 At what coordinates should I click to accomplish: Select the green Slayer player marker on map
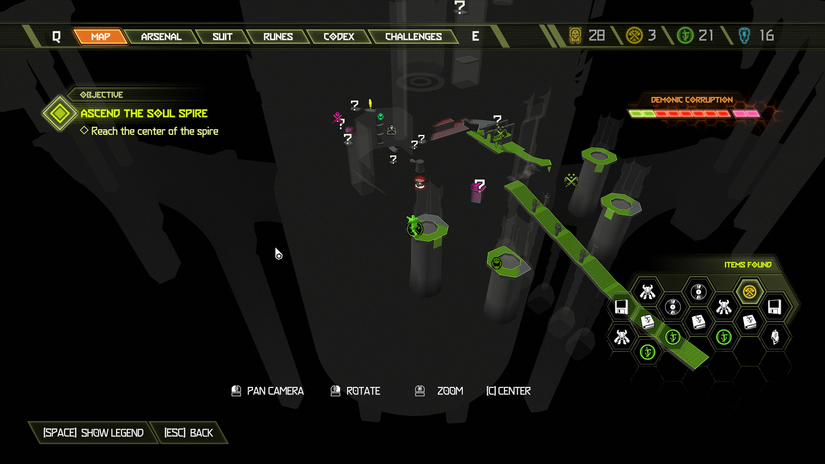(x=415, y=226)
